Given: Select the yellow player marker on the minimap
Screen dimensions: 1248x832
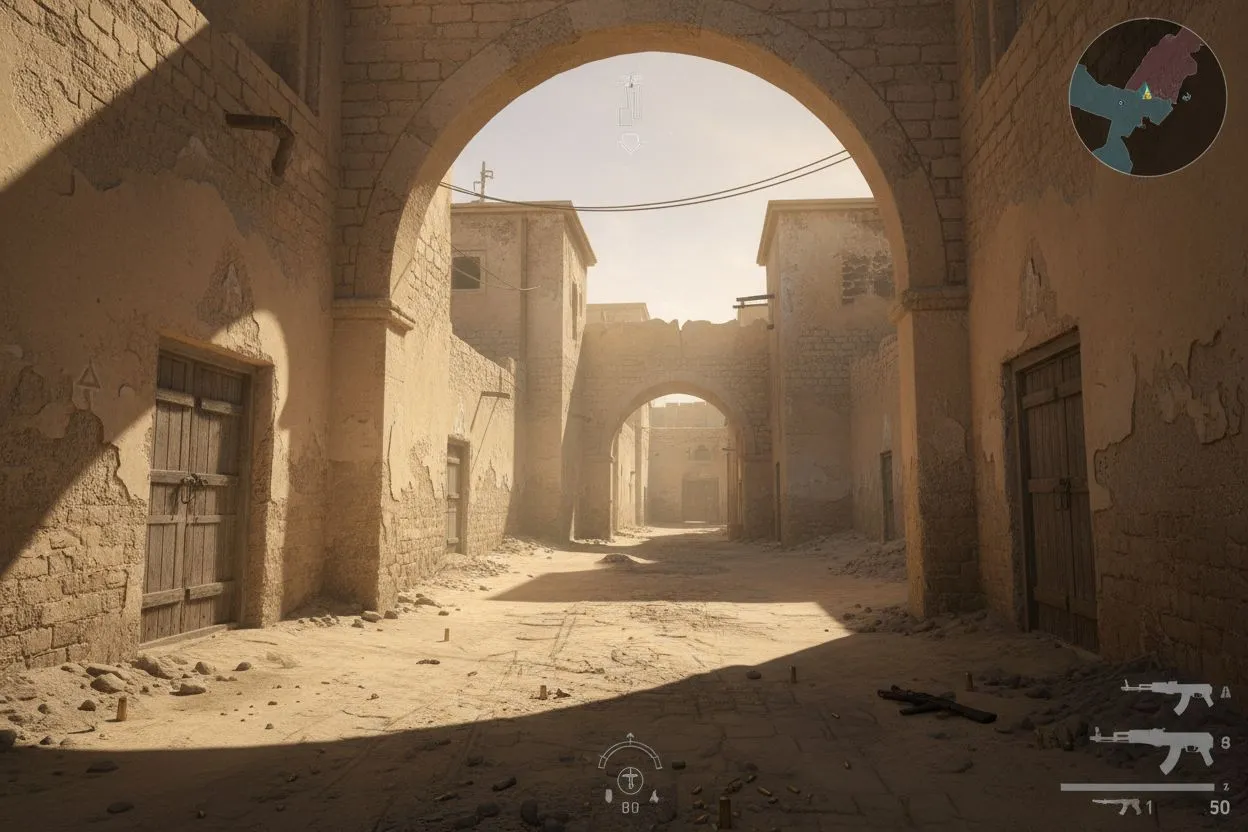Looking at the screenshot, I should (x=1147, y=93).
